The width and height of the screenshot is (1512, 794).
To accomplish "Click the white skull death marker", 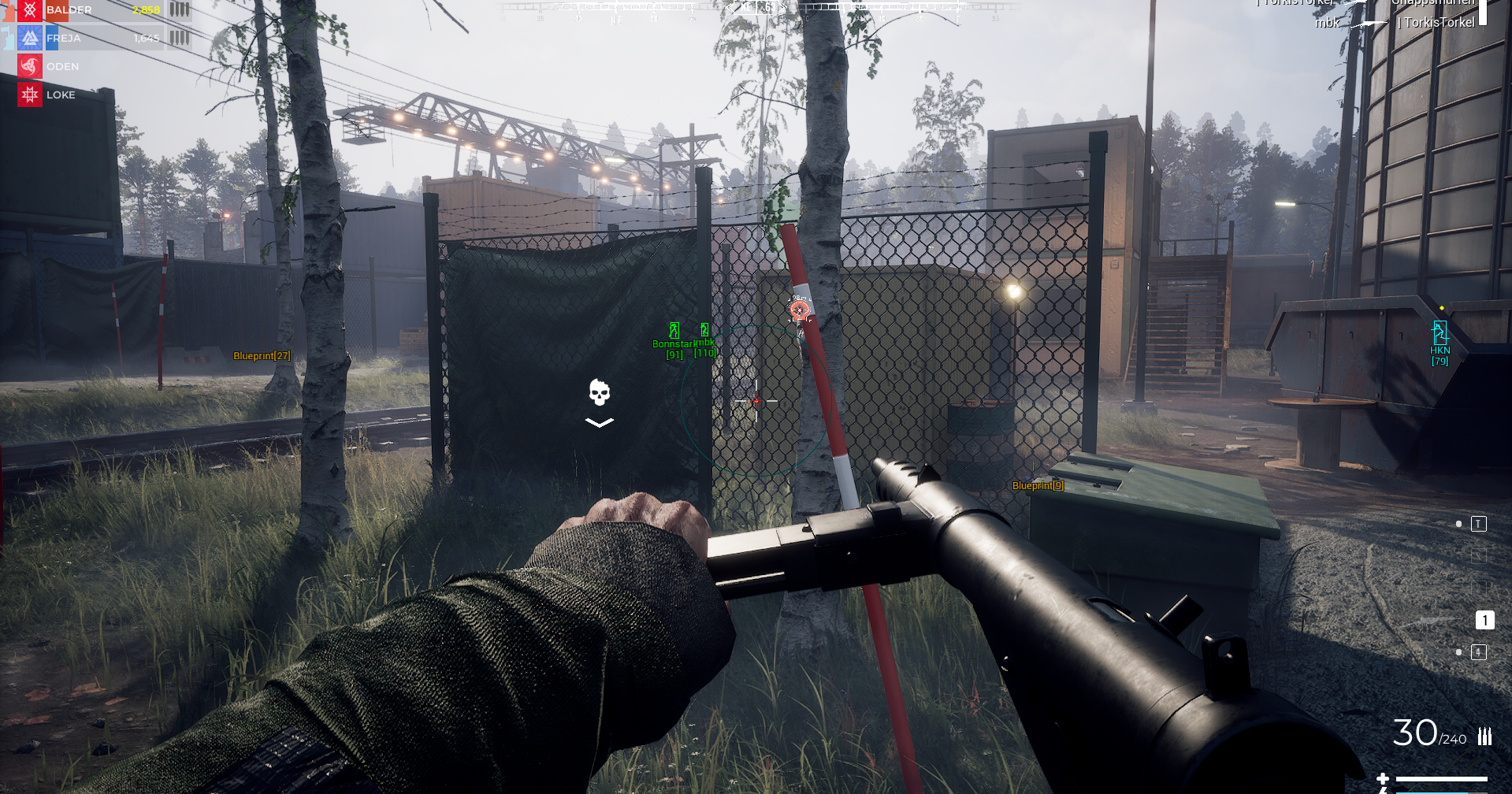I will pos(600,392).
